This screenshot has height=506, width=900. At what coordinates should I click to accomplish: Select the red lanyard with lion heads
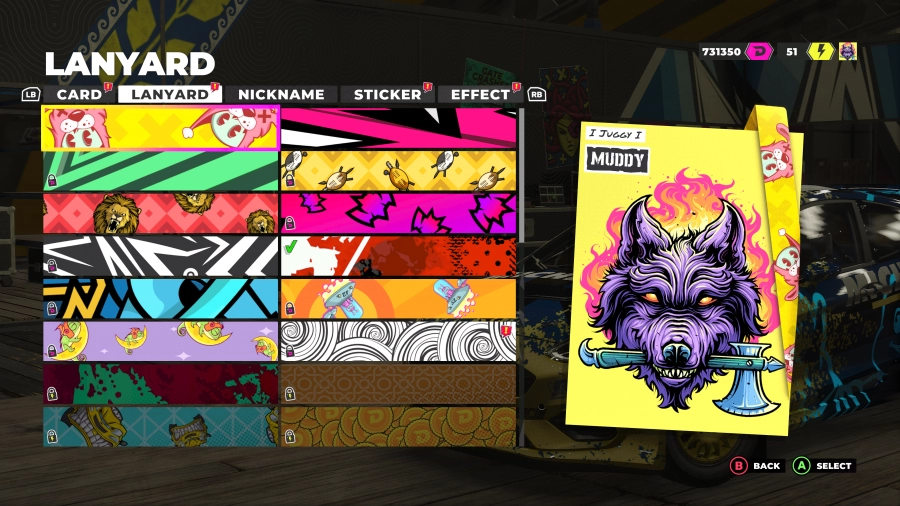(x=160, y=213)
